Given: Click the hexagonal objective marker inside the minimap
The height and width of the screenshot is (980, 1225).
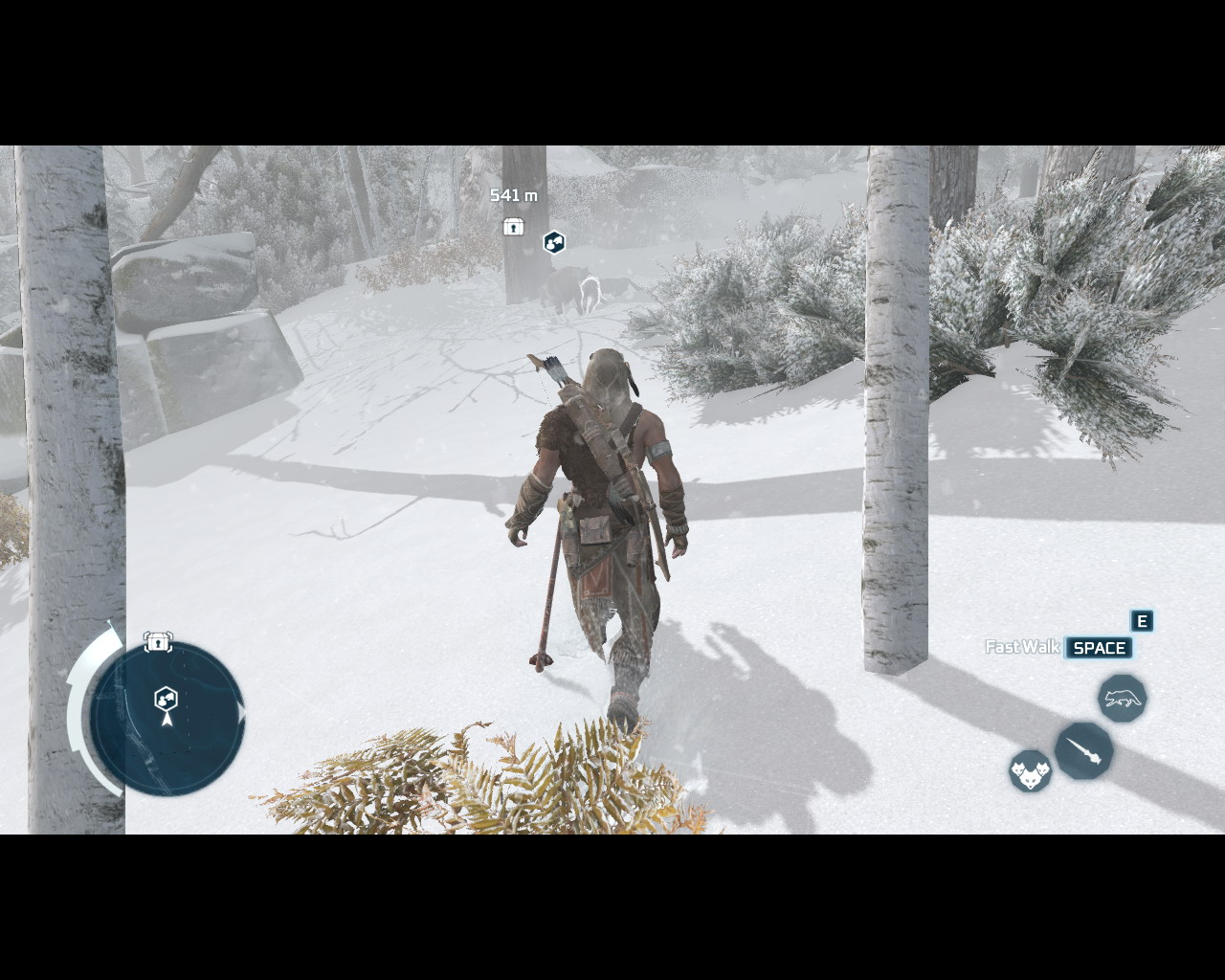Looking at the screenshot, I should pos(166,698).
